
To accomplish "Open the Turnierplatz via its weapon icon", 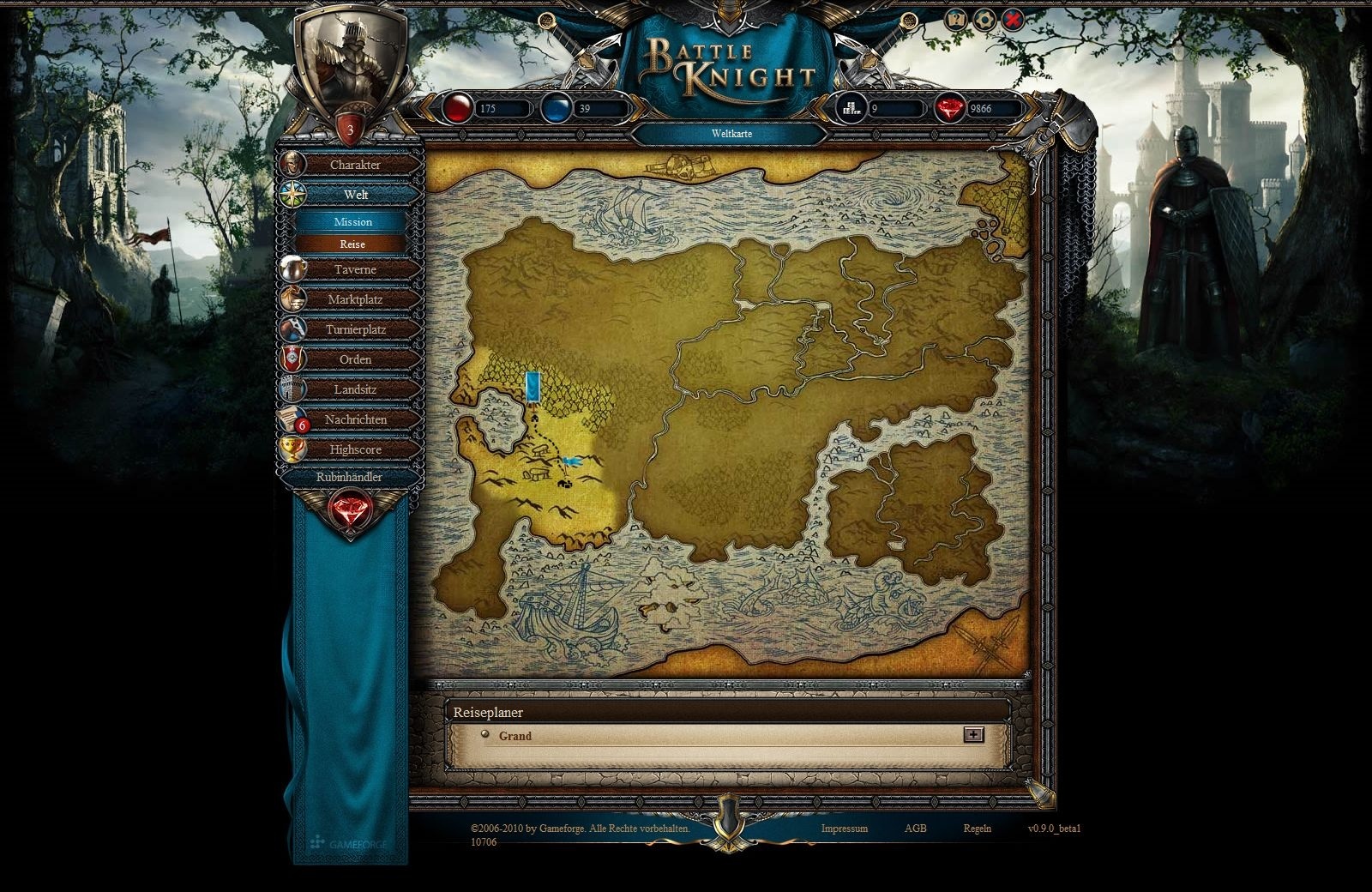I will [x=292, y=328].
